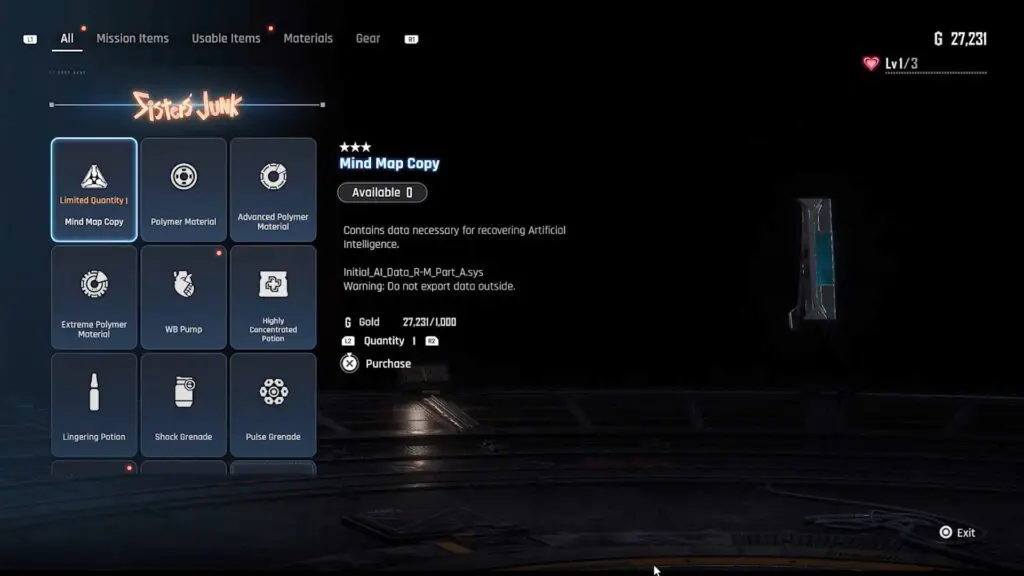Select the WB Pump item
The height and width of the screenshot is (576, 1024).
pos(183,297)
